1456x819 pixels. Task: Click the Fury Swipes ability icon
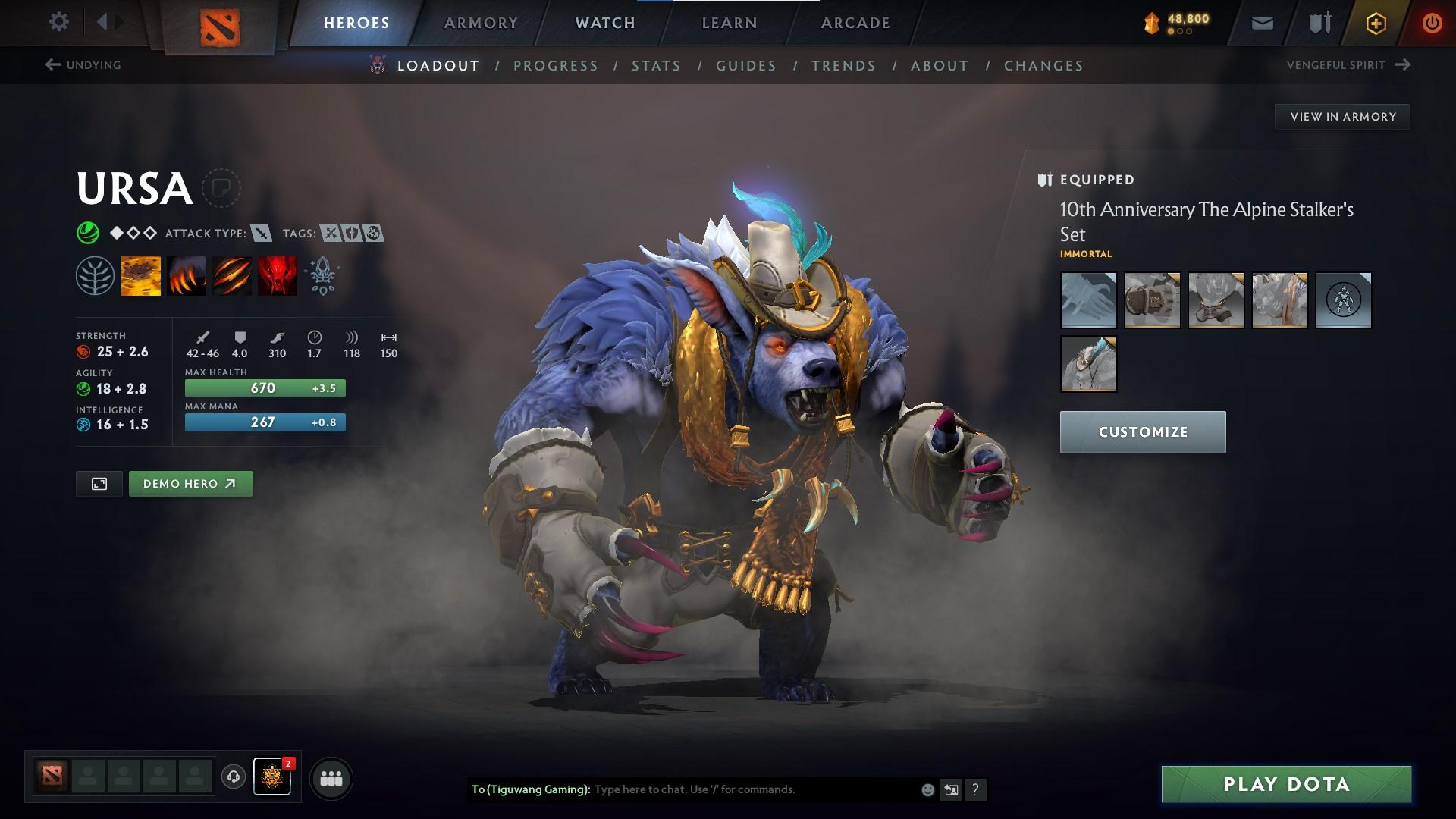click(231, 275)
